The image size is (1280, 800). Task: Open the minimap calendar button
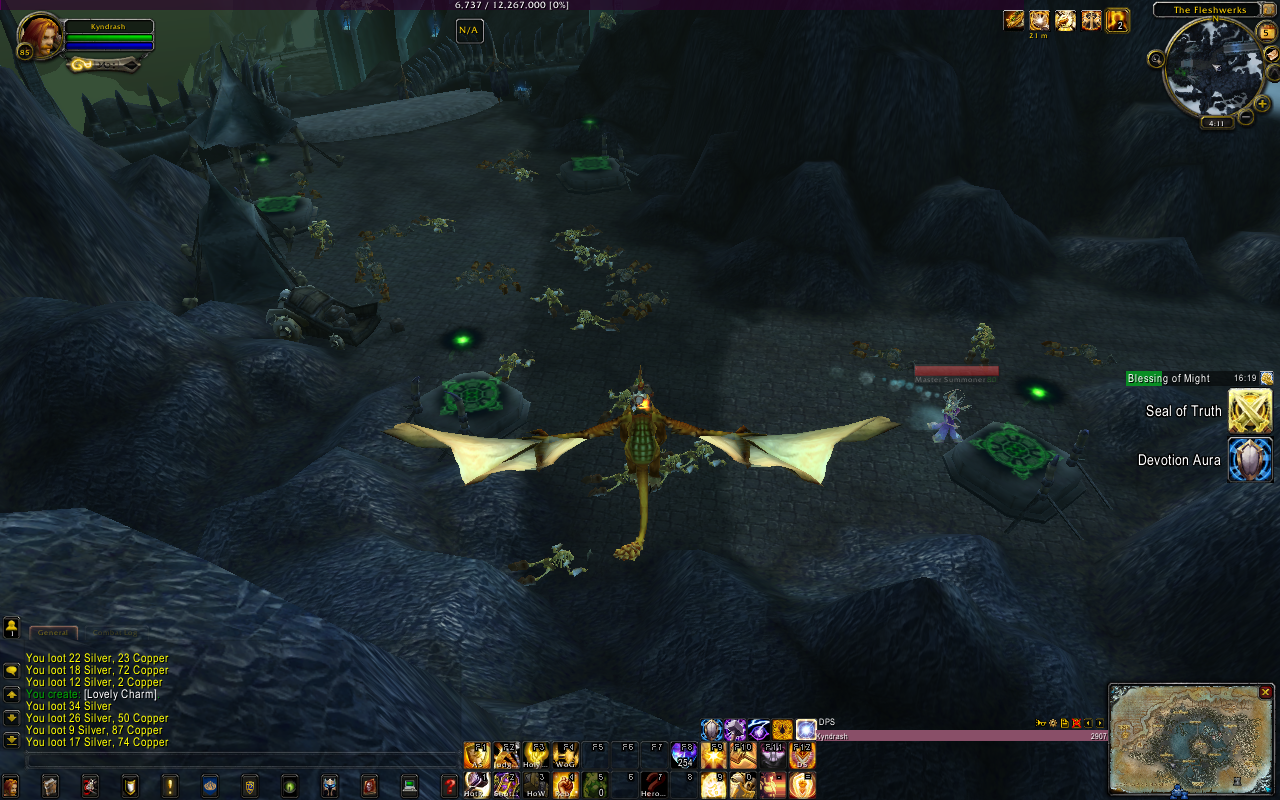coord(1267,33)
